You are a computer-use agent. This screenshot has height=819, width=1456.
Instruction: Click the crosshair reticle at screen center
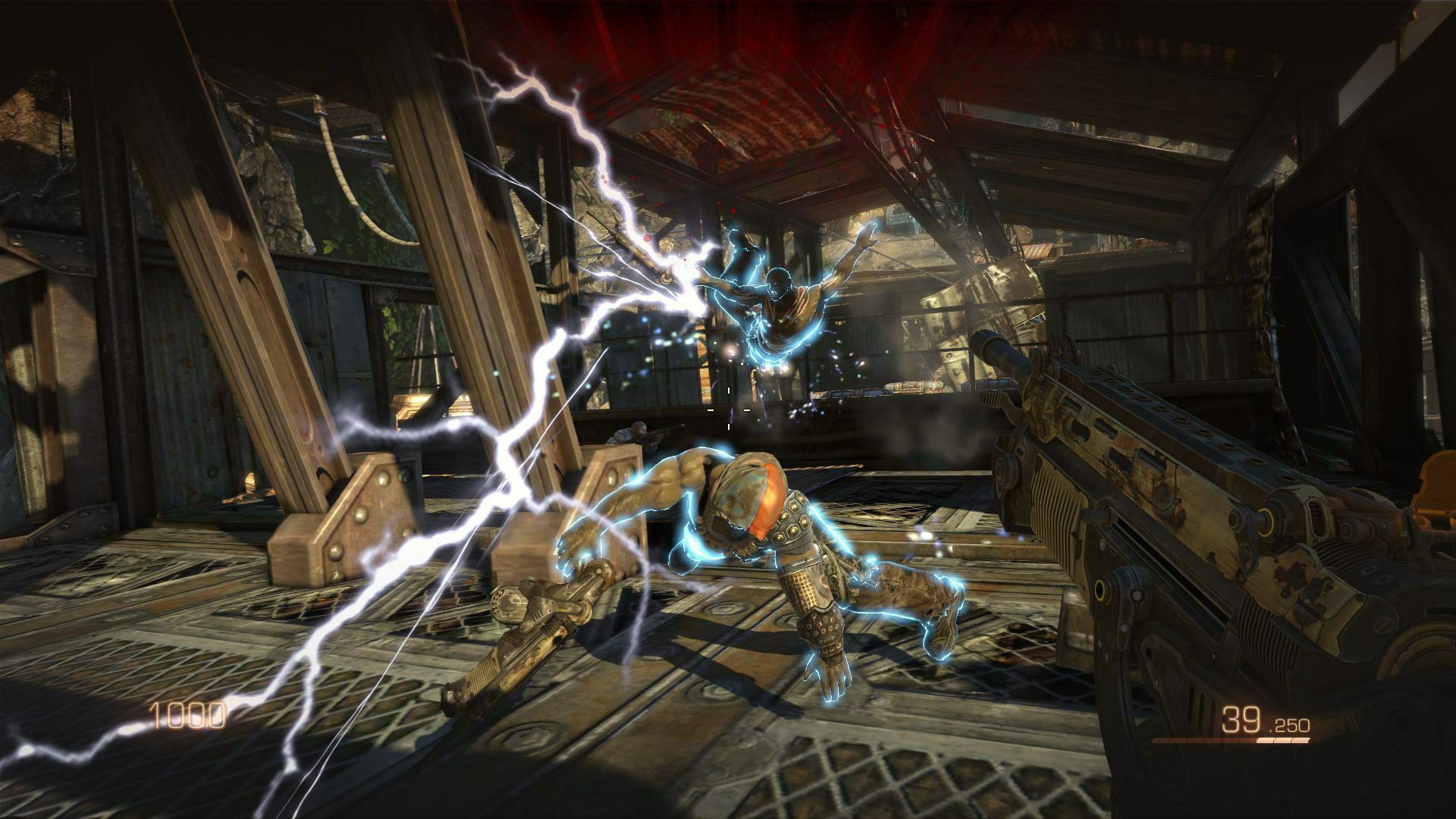point(728,409)
